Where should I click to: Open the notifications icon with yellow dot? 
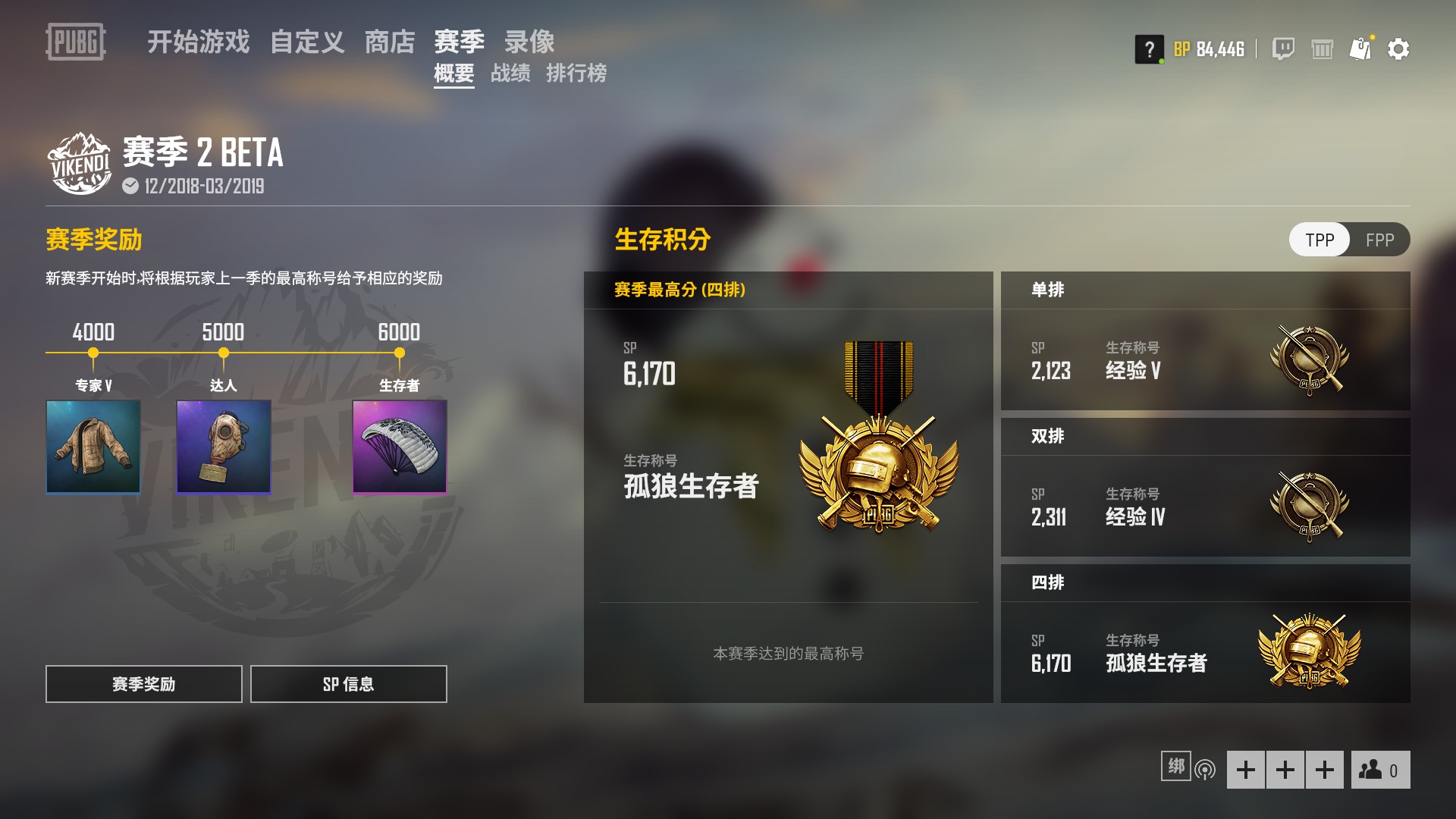1361,48
